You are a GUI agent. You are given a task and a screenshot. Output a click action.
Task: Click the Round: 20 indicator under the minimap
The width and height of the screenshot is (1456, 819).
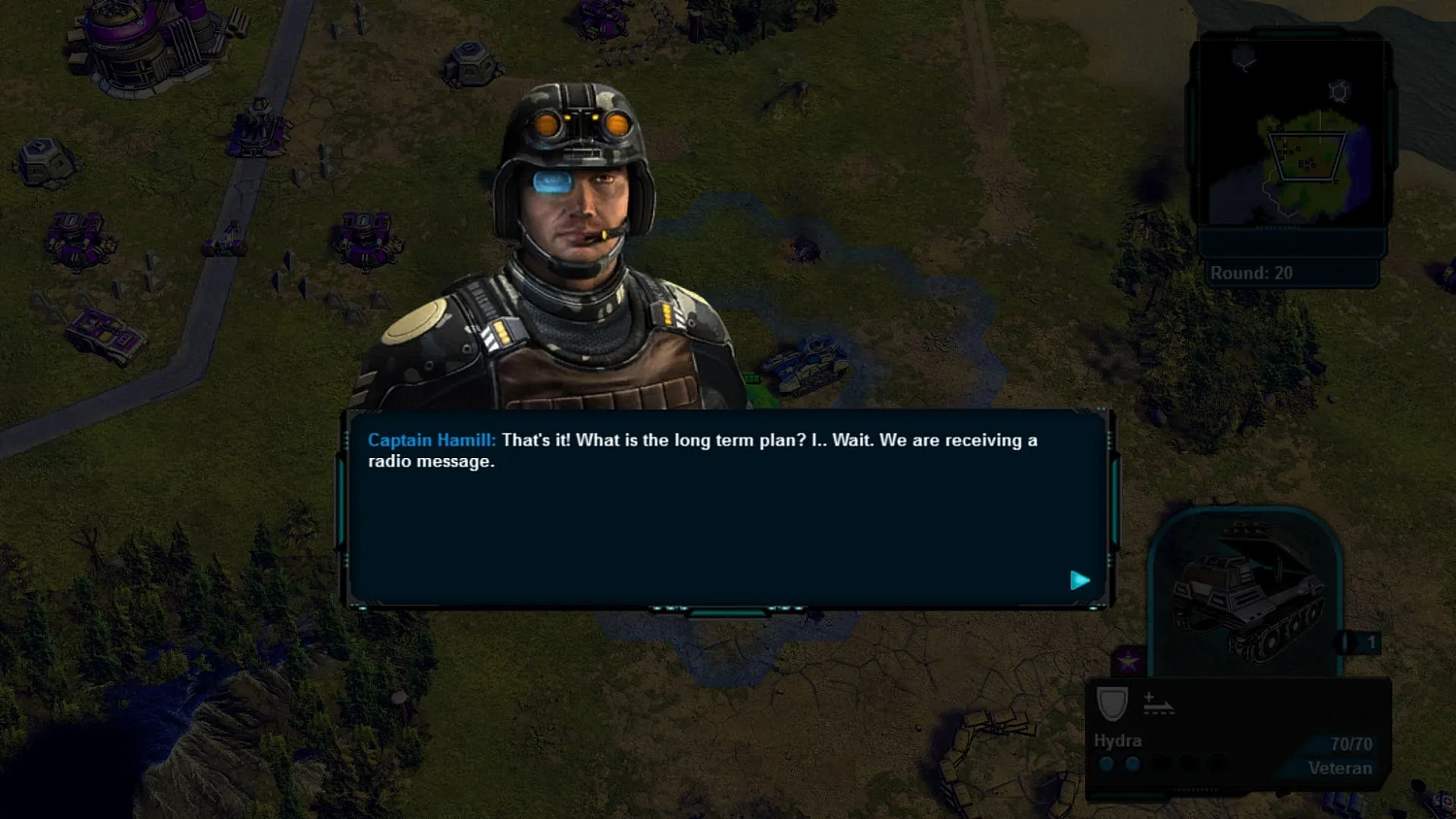[1253, 273]
